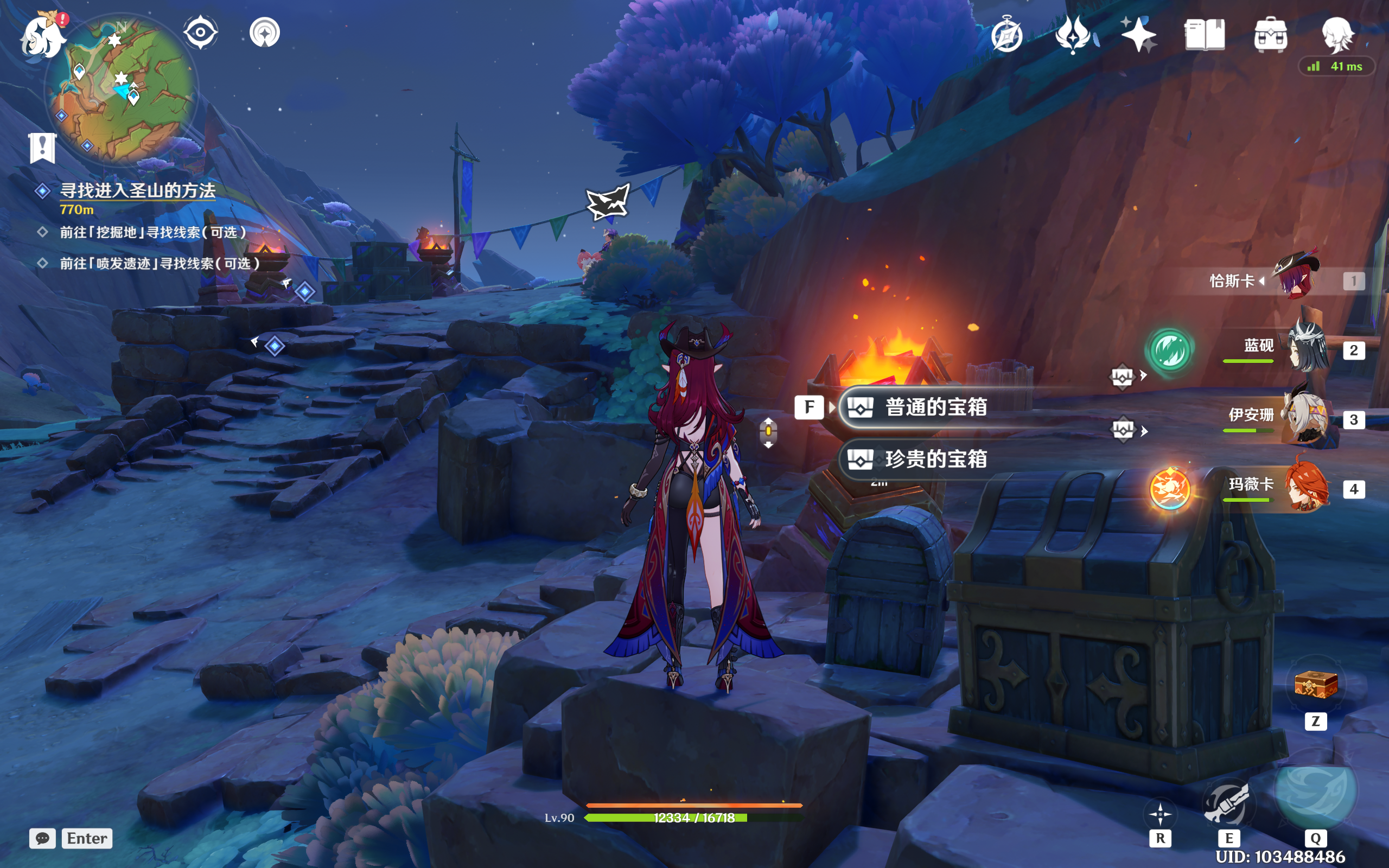Image resolution: width=1389 pixels, height=868 pixels.
Task: Open the Paimon menu icon
Action: [42, 36]
